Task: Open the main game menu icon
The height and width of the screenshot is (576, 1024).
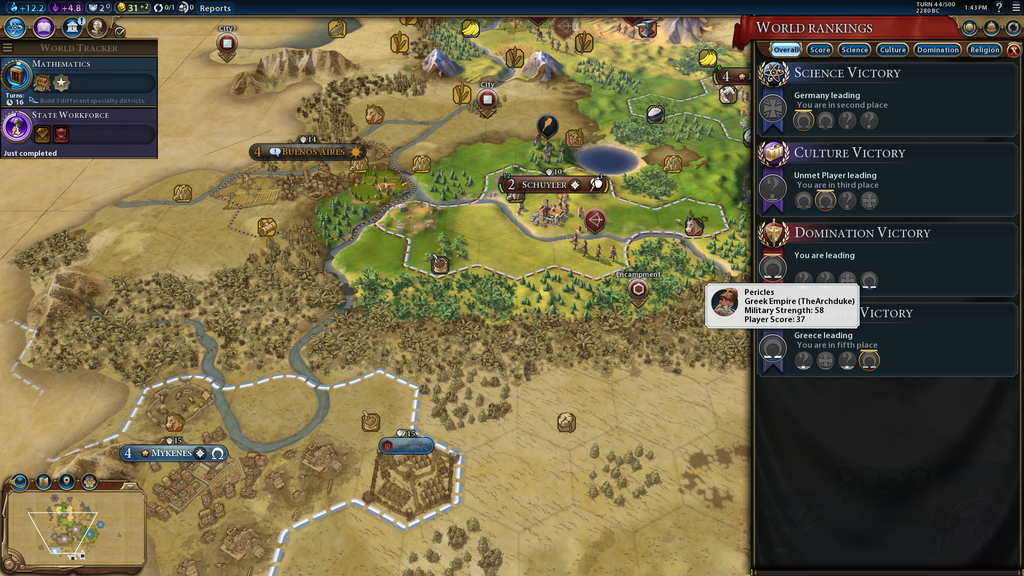Action: [1015, 8]
